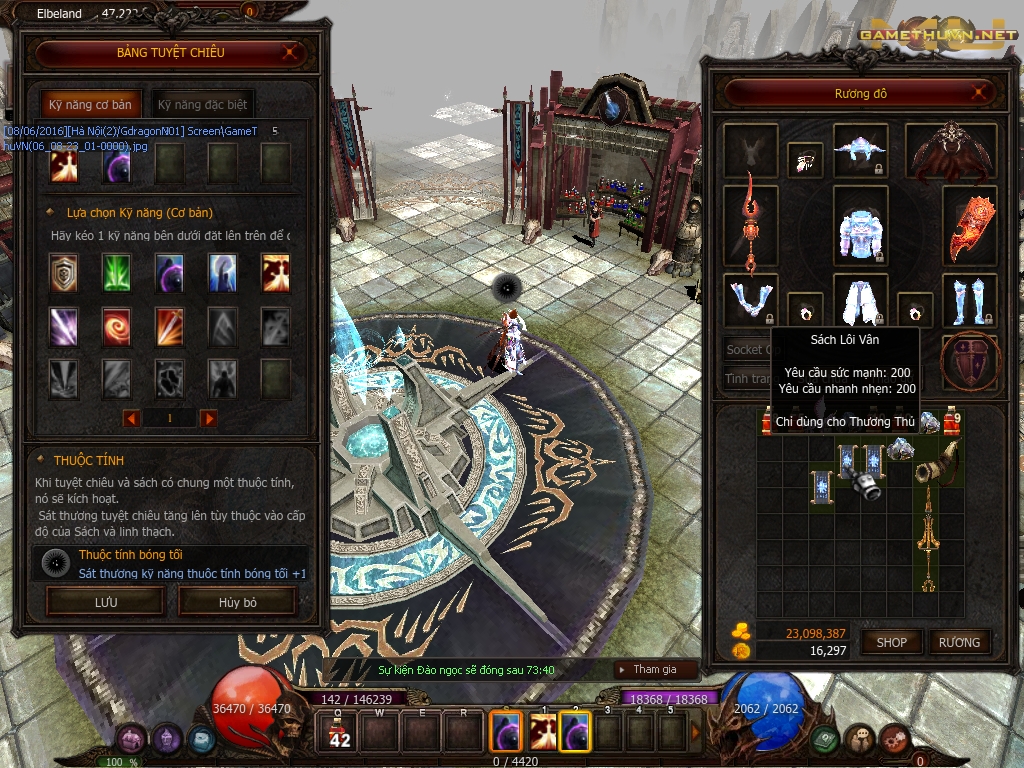This screenshot has width=1024, height=768.
Task: Open the SHOP from the inventory
Action: (x=891, y=642)
